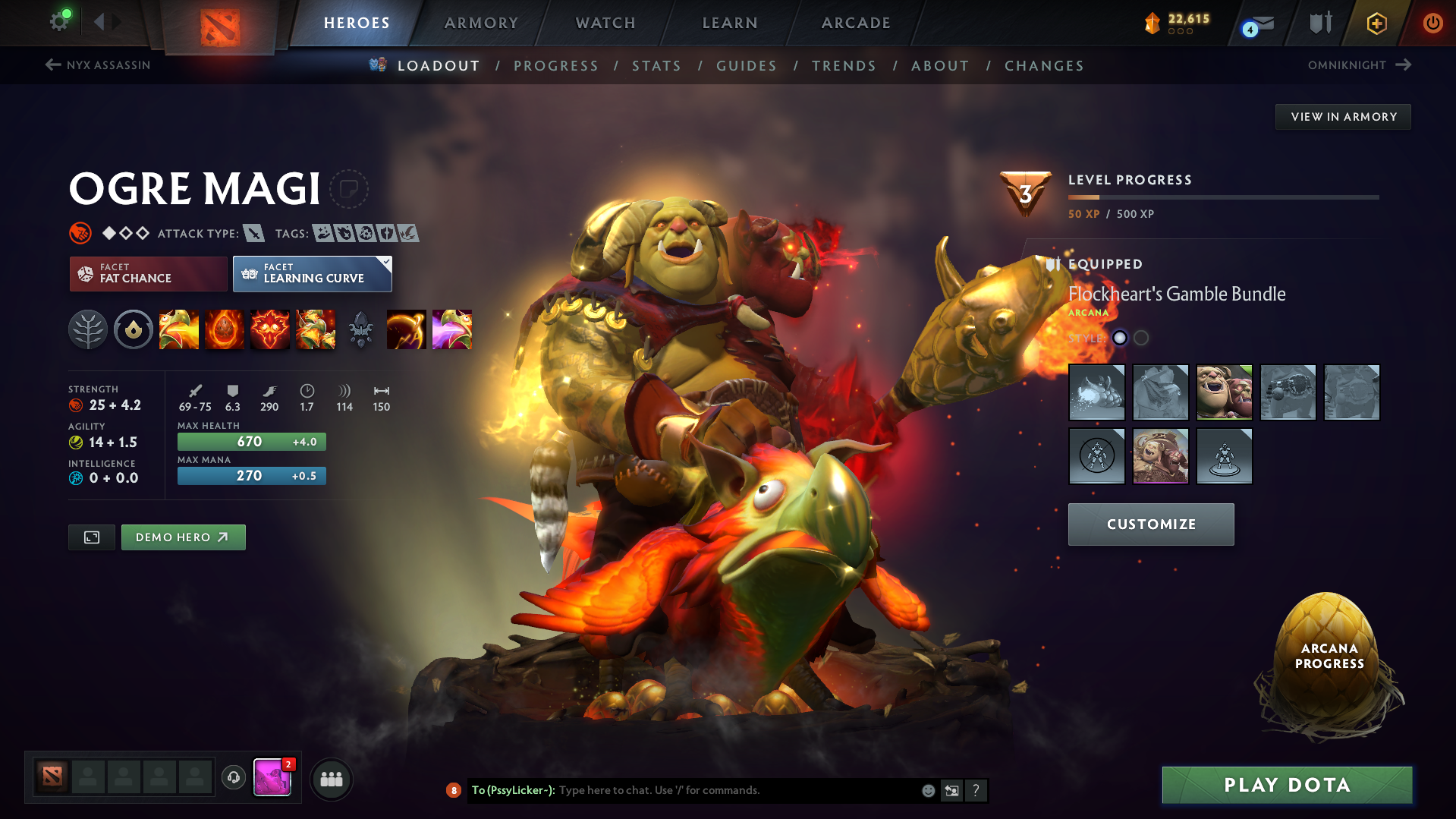The image size is (1456, 819).
Task: Open the Customize loadout button
Action: [x=1151, y=524]
